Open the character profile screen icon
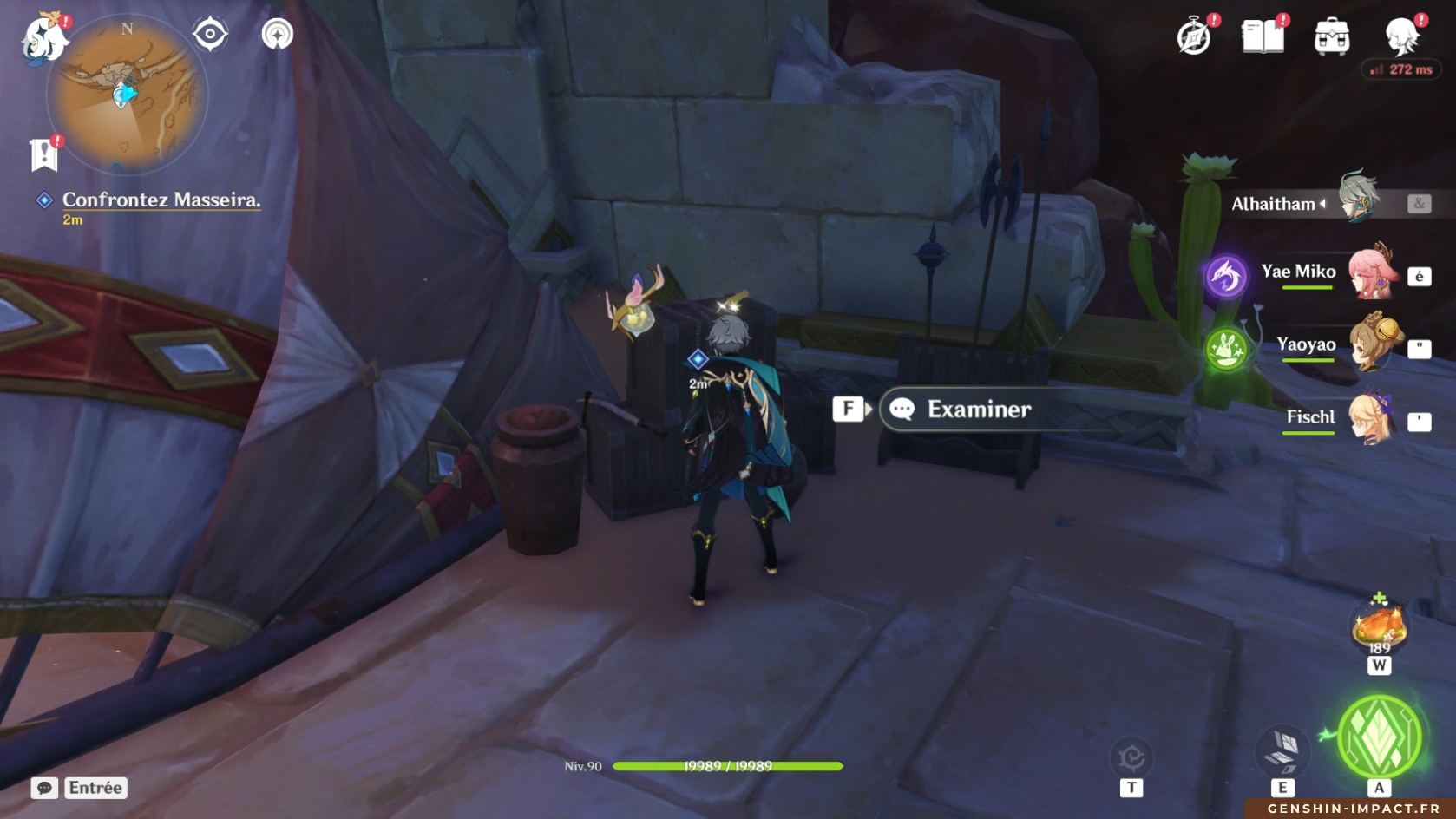 1401,37
